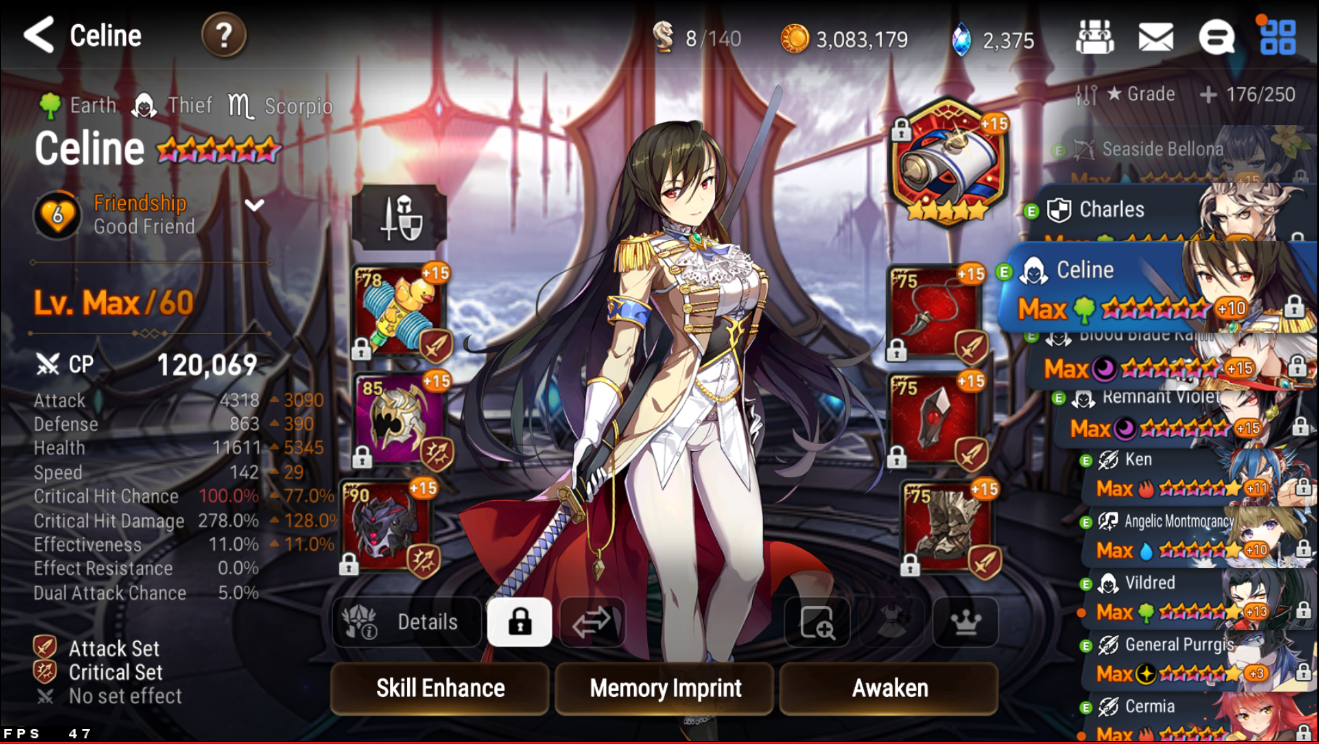
Task: Open Celine's costume selection icon
Action: point(891,622)
